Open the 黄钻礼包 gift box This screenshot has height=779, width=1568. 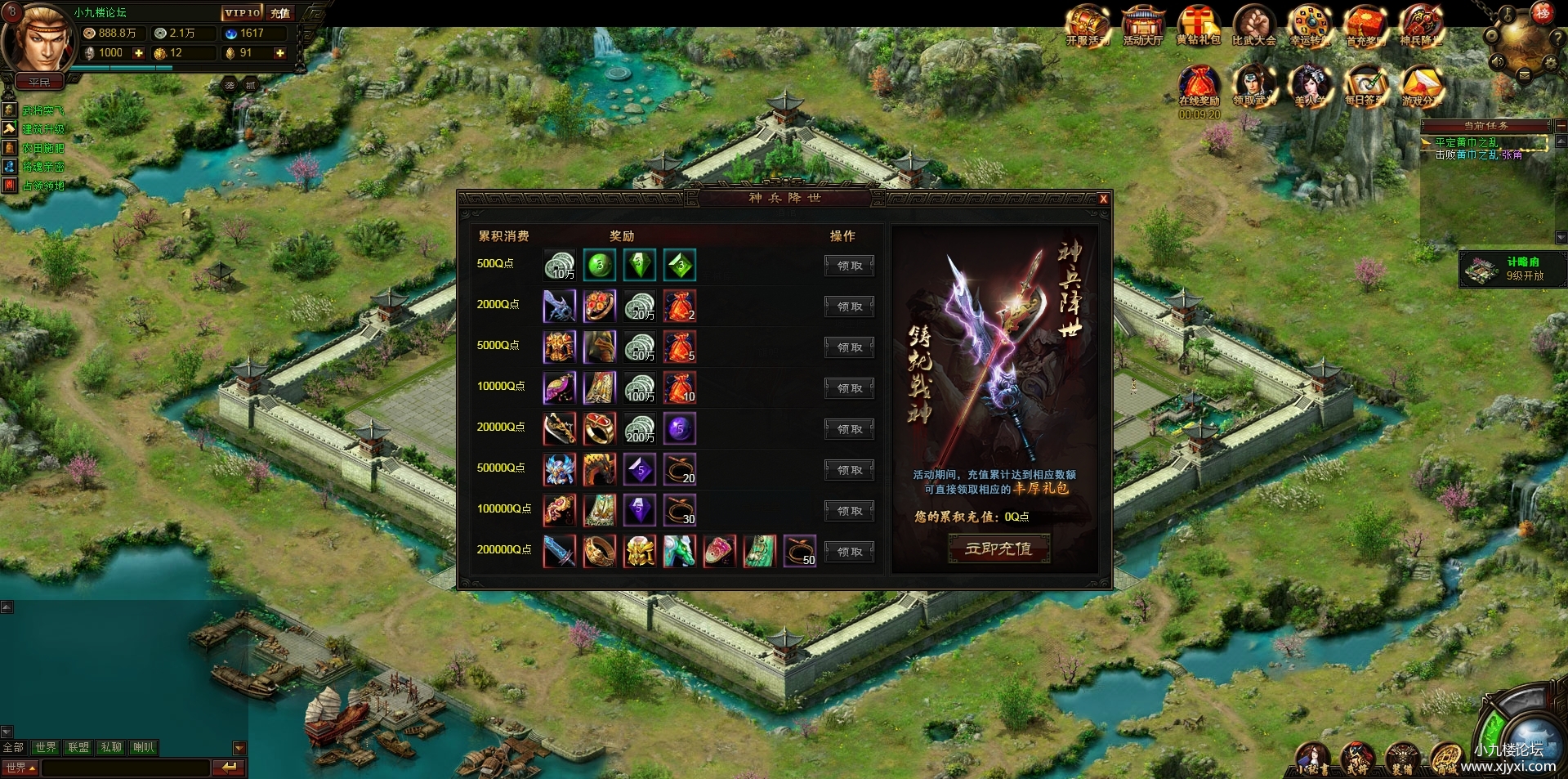[1198, 26]
